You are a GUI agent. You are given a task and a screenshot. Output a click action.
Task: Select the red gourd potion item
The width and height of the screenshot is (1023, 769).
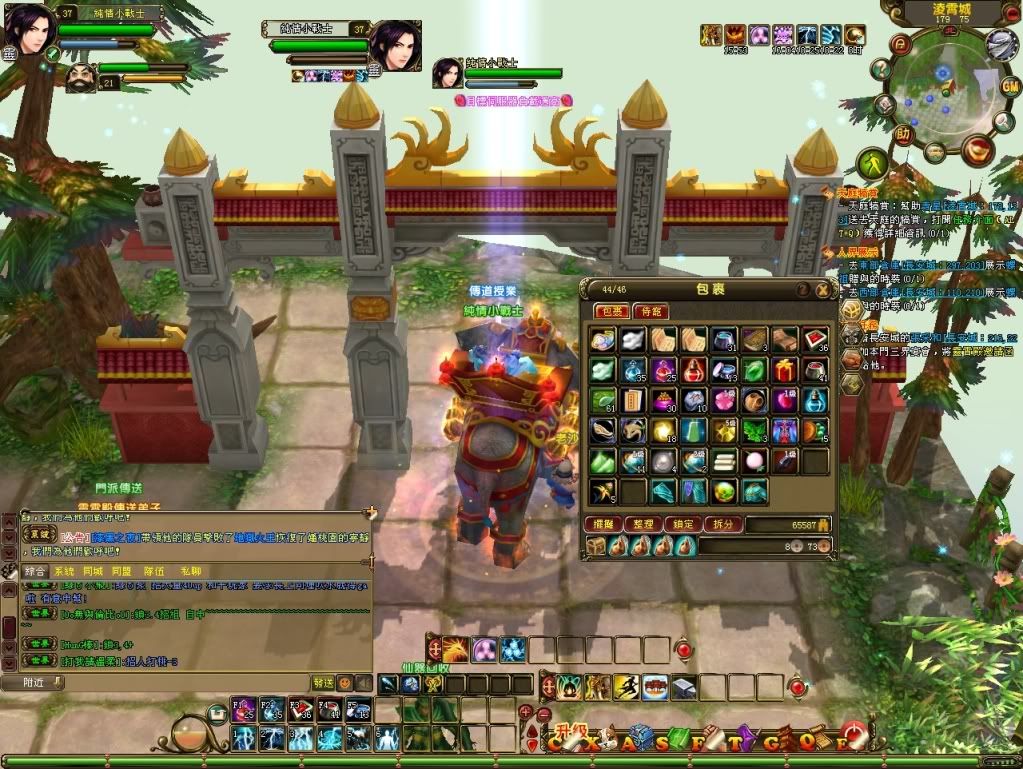click(694, 371)
